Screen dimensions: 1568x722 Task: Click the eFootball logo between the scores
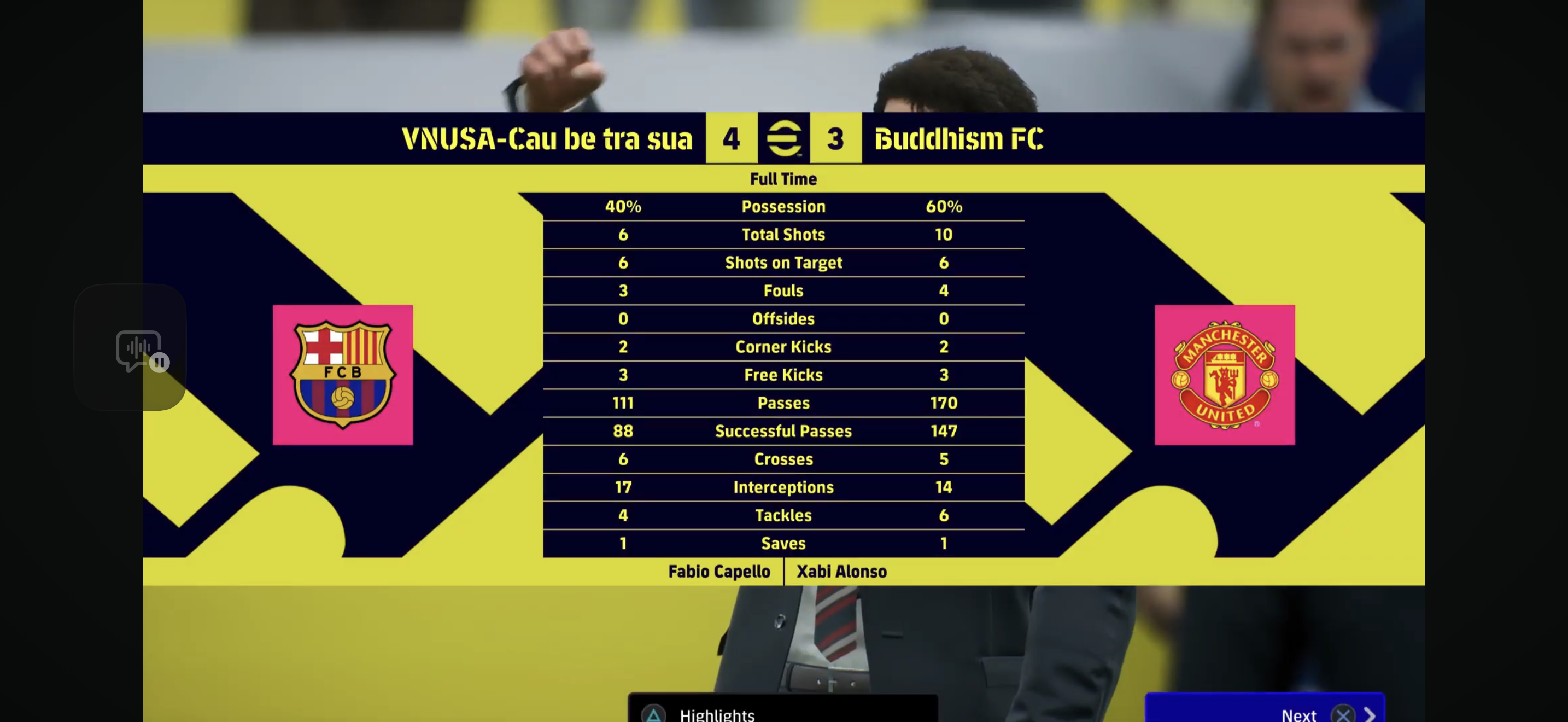click(785, 139)
